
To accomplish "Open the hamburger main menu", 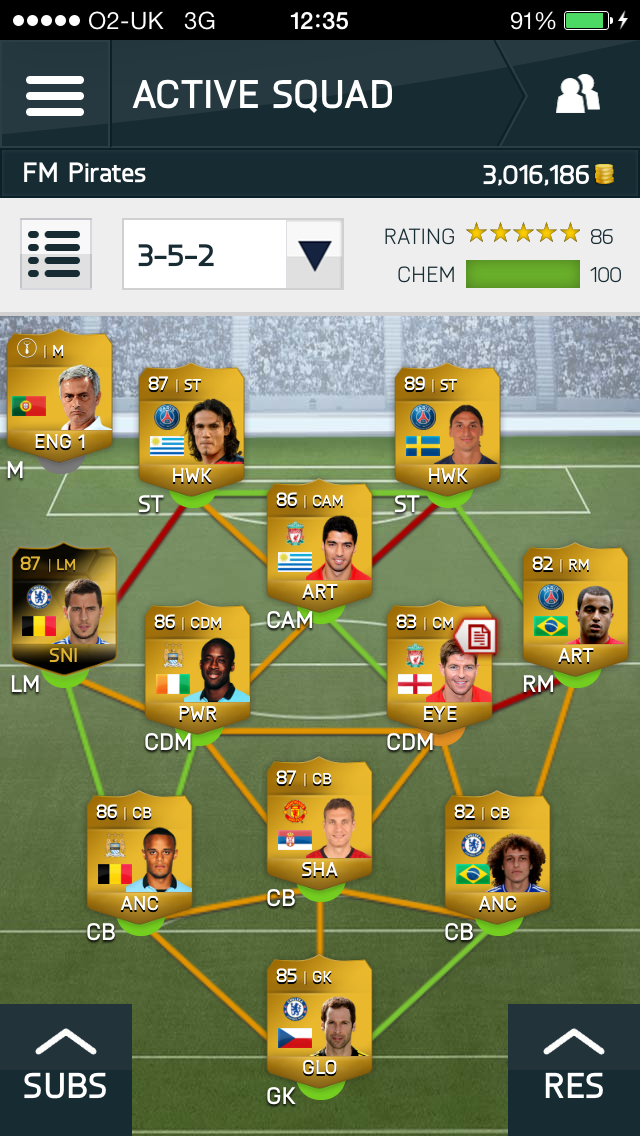I will [x=55, y=95].
